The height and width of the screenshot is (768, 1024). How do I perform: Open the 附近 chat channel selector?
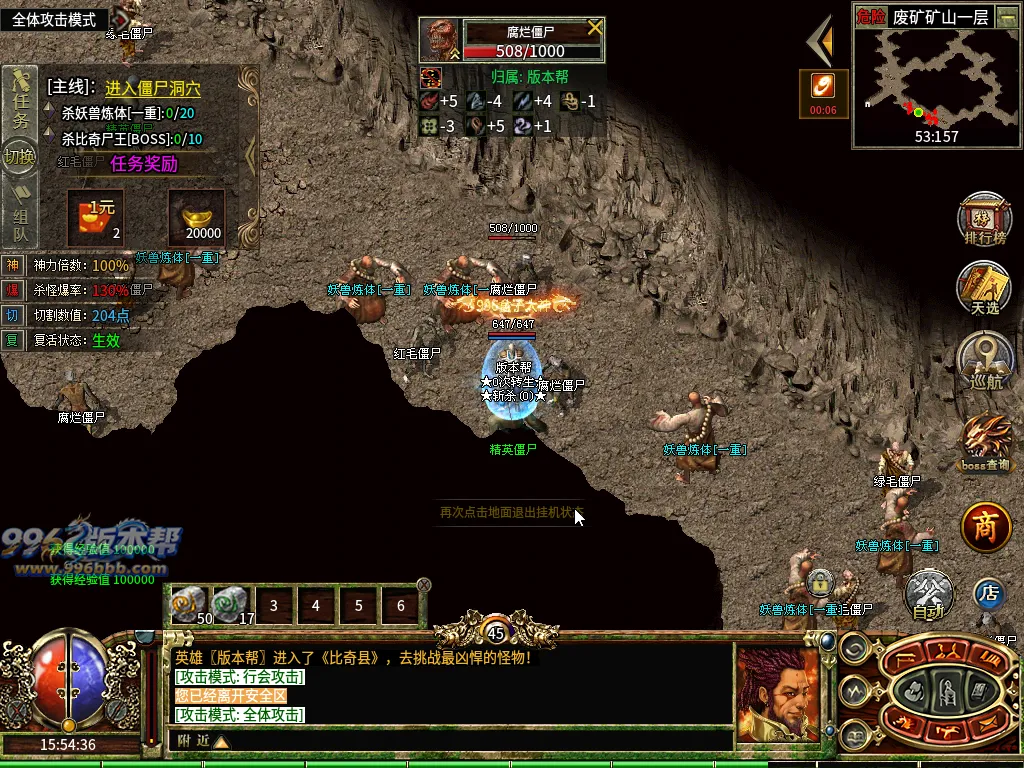pyautogui.click(x=202, y=741)
